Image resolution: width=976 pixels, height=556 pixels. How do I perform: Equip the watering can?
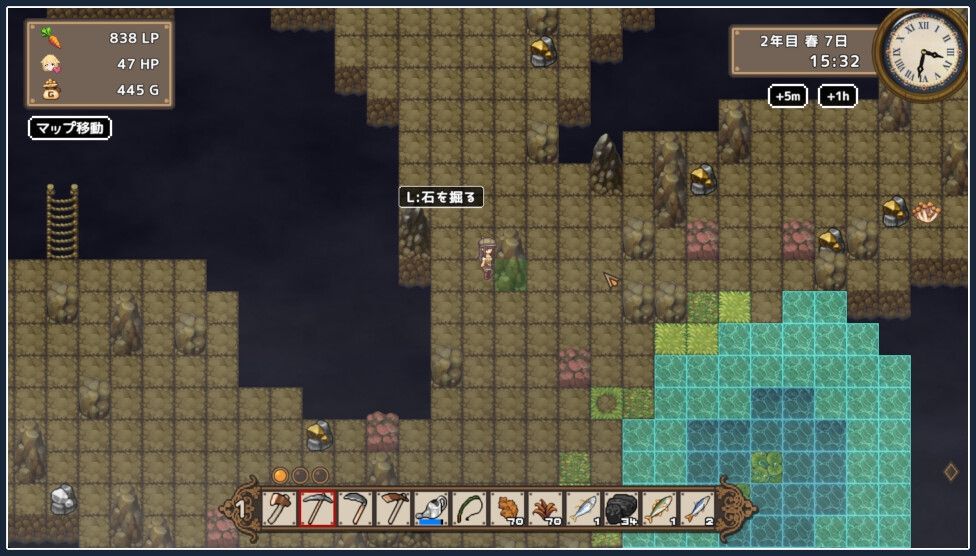tap(431, 509)
